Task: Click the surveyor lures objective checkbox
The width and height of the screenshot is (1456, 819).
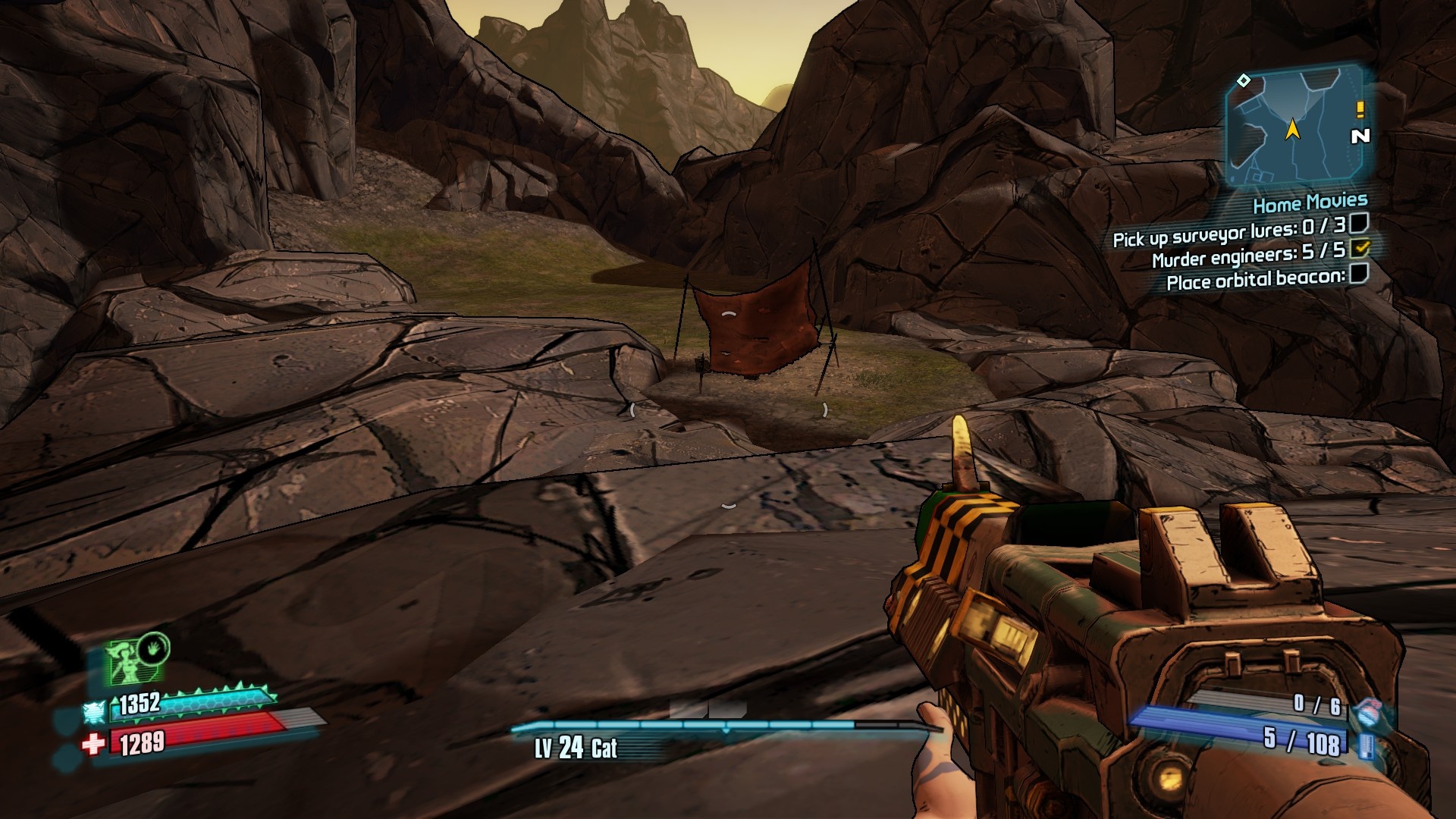Action: pyautogui.click(x=1359, y=223)
